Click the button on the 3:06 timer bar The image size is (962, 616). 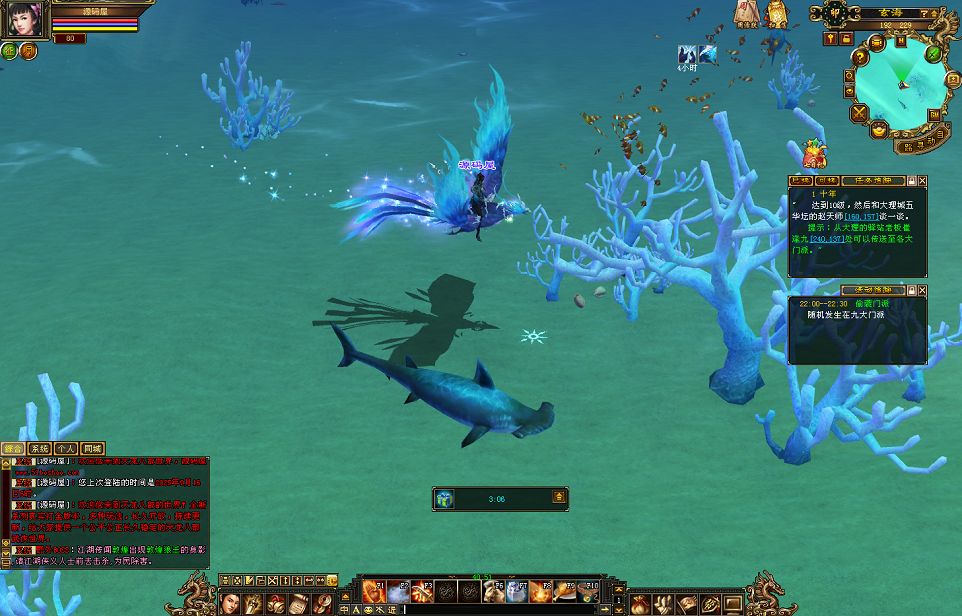pos(559,497)
